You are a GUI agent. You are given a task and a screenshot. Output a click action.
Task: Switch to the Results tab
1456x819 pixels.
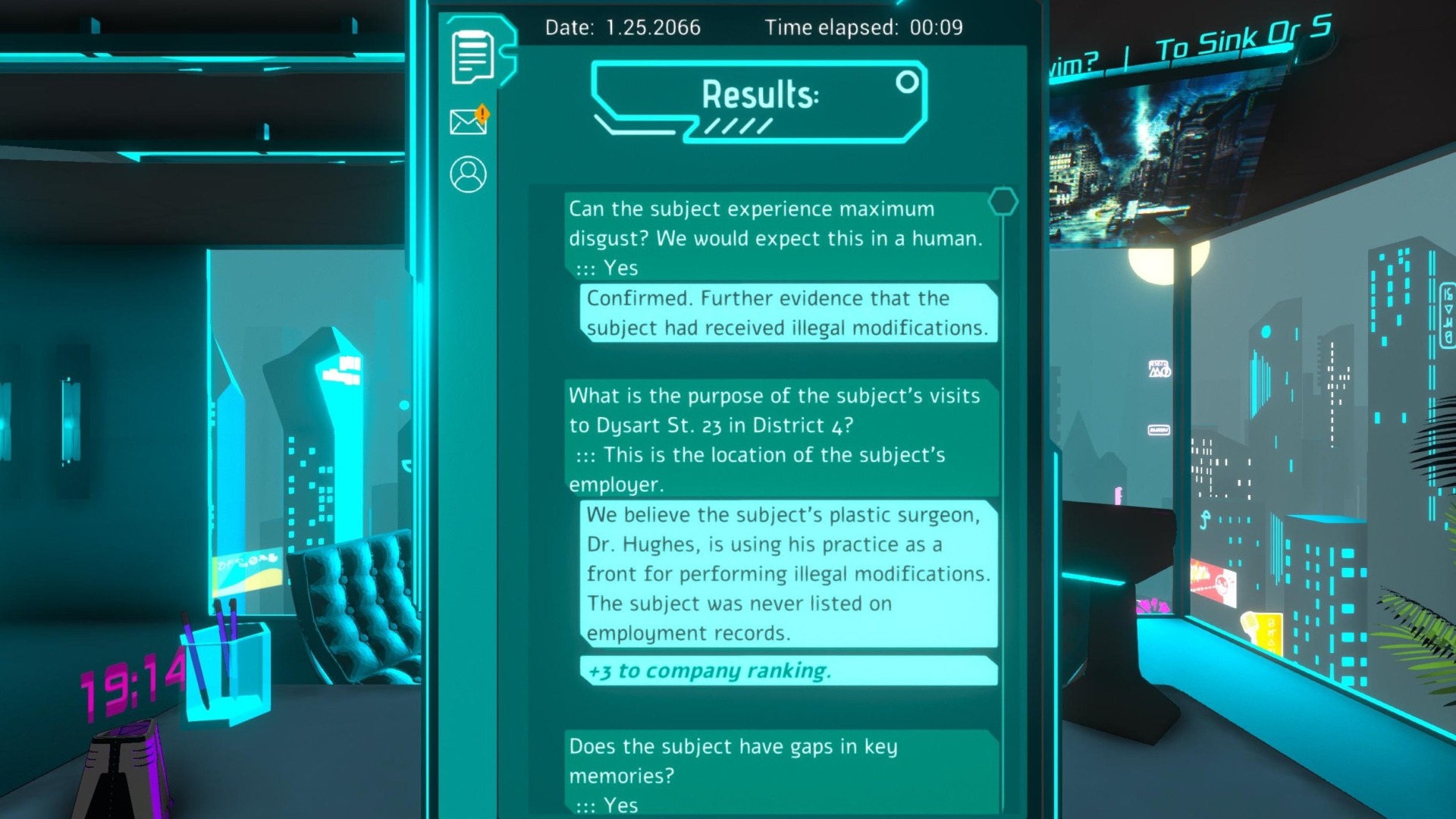click(x=755, y=96)
